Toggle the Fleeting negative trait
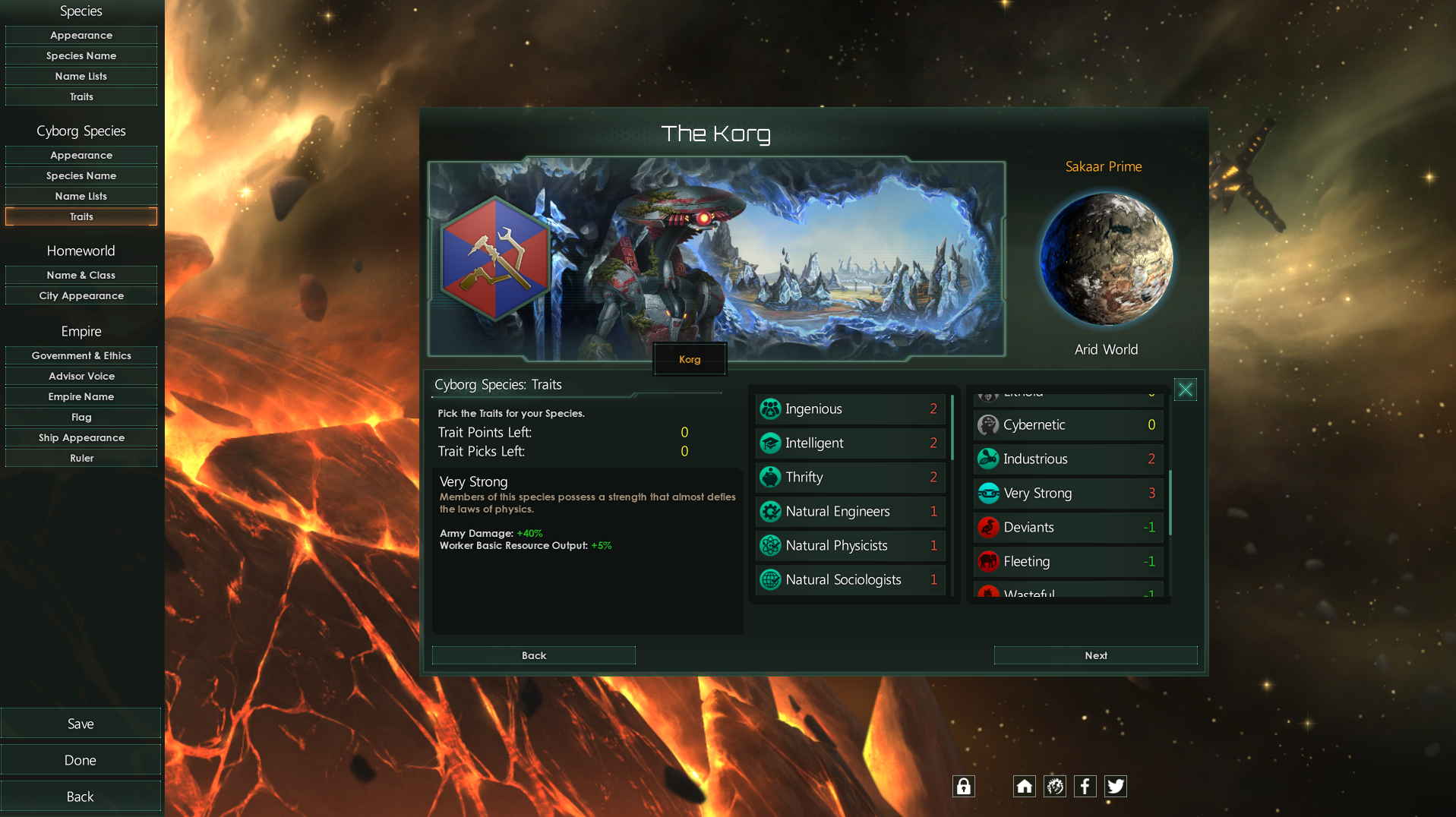Screen dimensions: 1456x817 point(987,561)
